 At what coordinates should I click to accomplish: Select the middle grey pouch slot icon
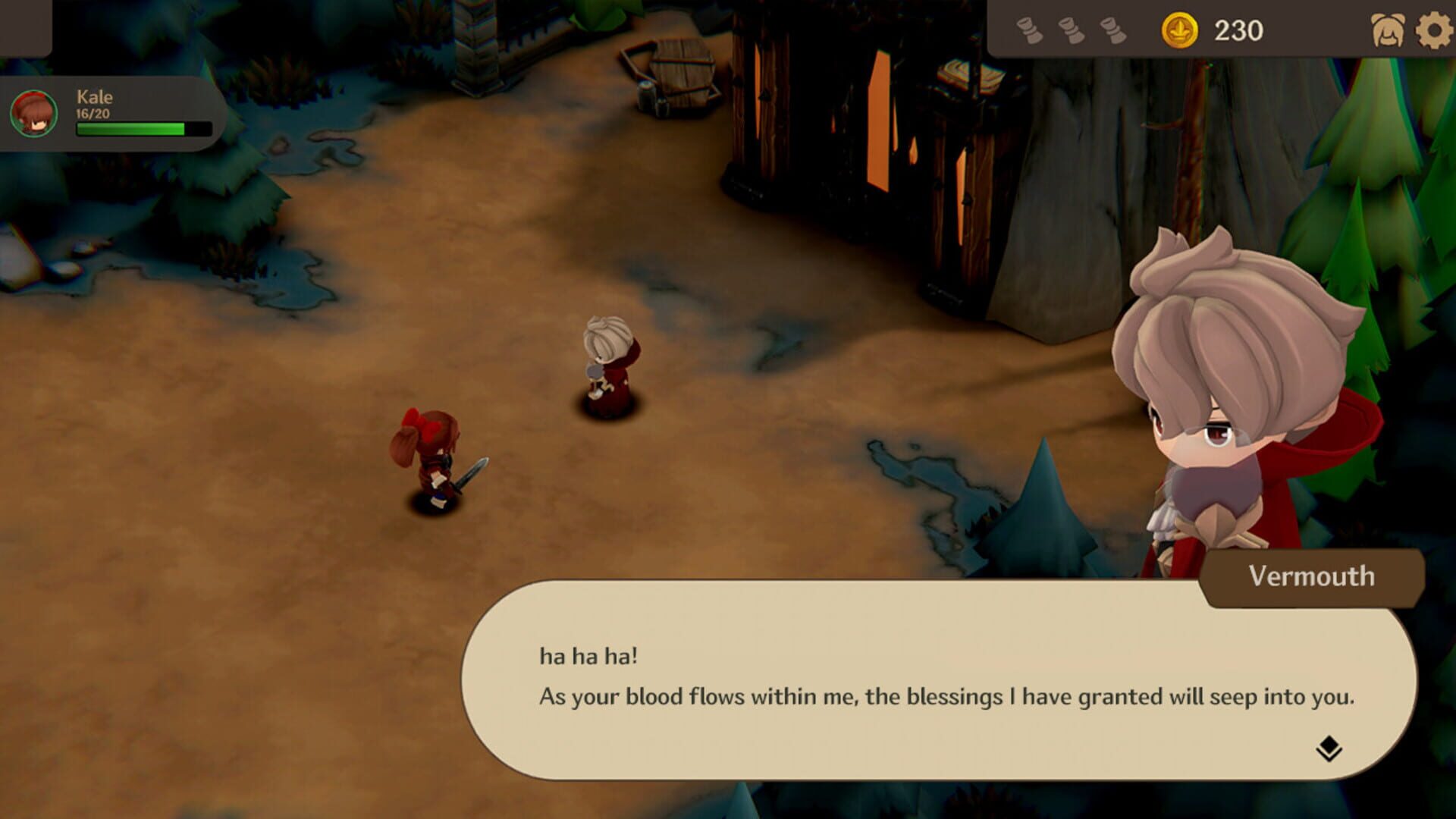[x=1071, y=30]
